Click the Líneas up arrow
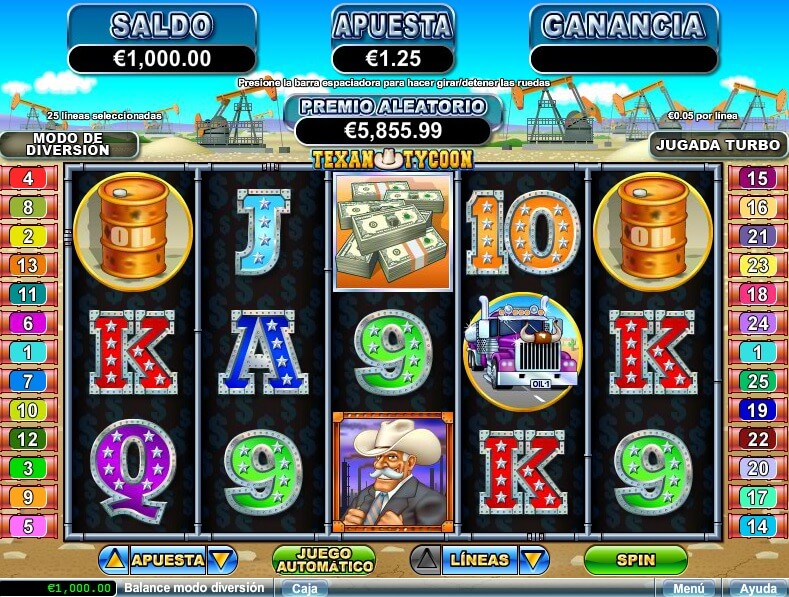The image size is (789, 597). click(427, 560)
